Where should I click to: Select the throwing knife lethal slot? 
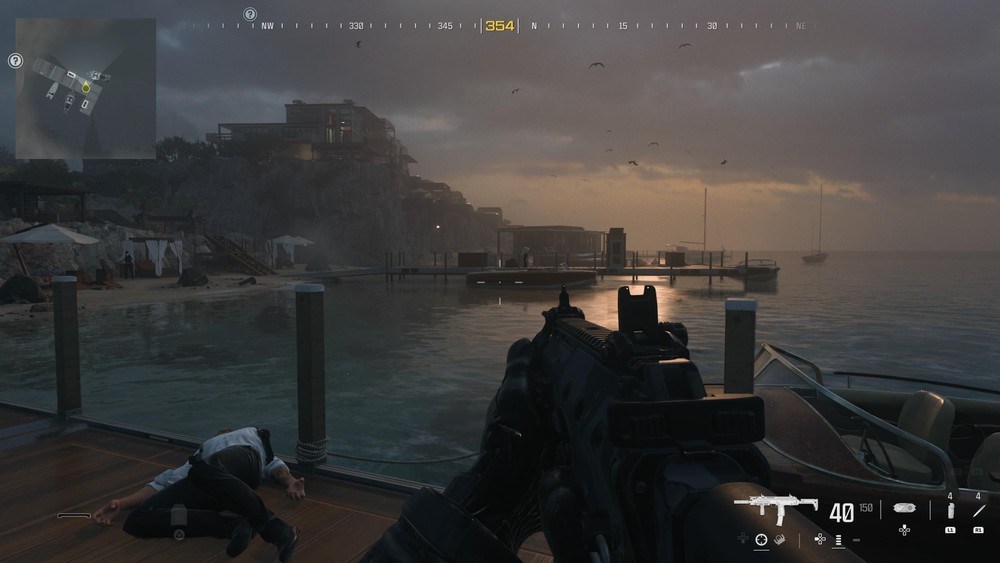978,510
